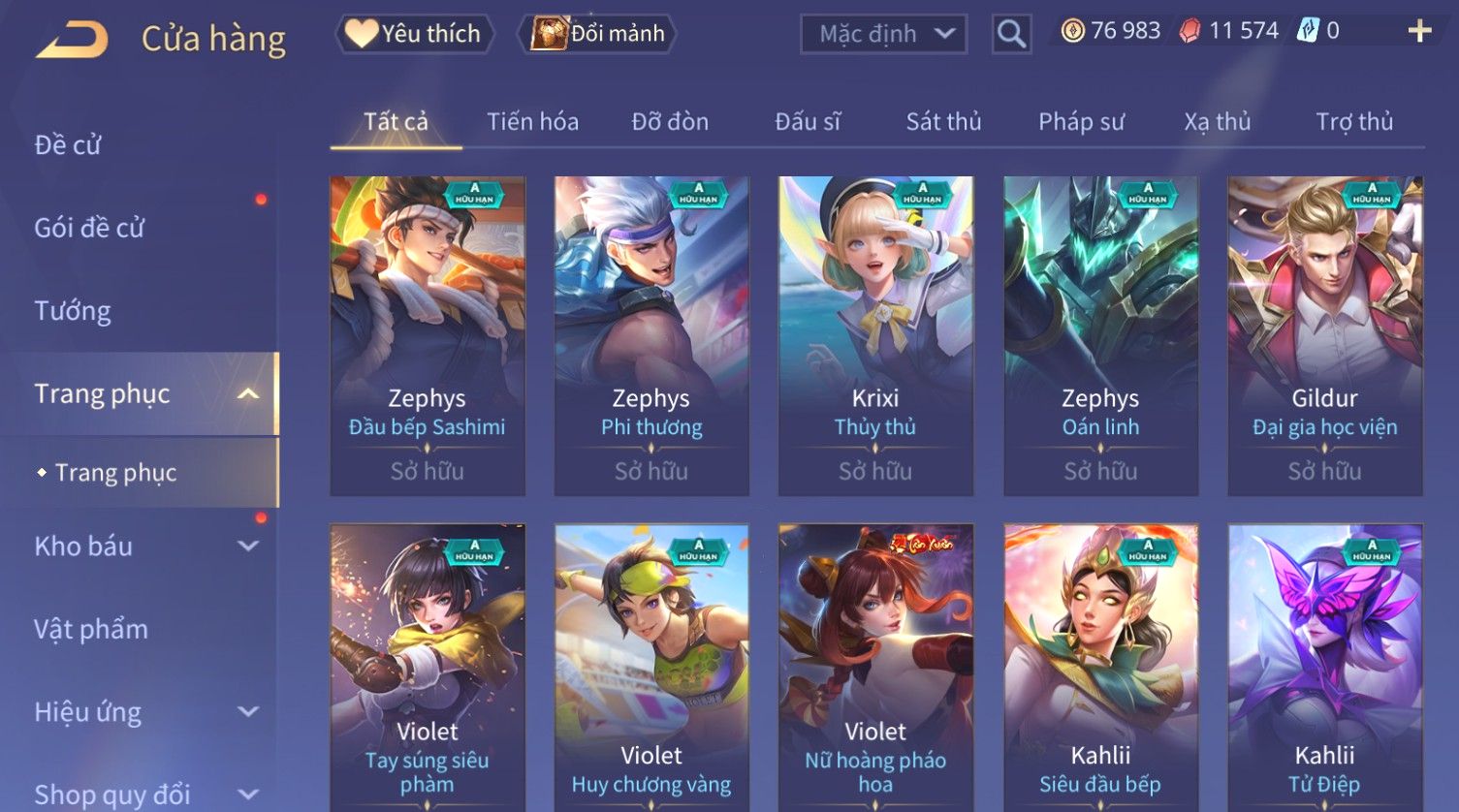
Task: Open the Tướng heroes section
Action: click(x=73, y=311)
